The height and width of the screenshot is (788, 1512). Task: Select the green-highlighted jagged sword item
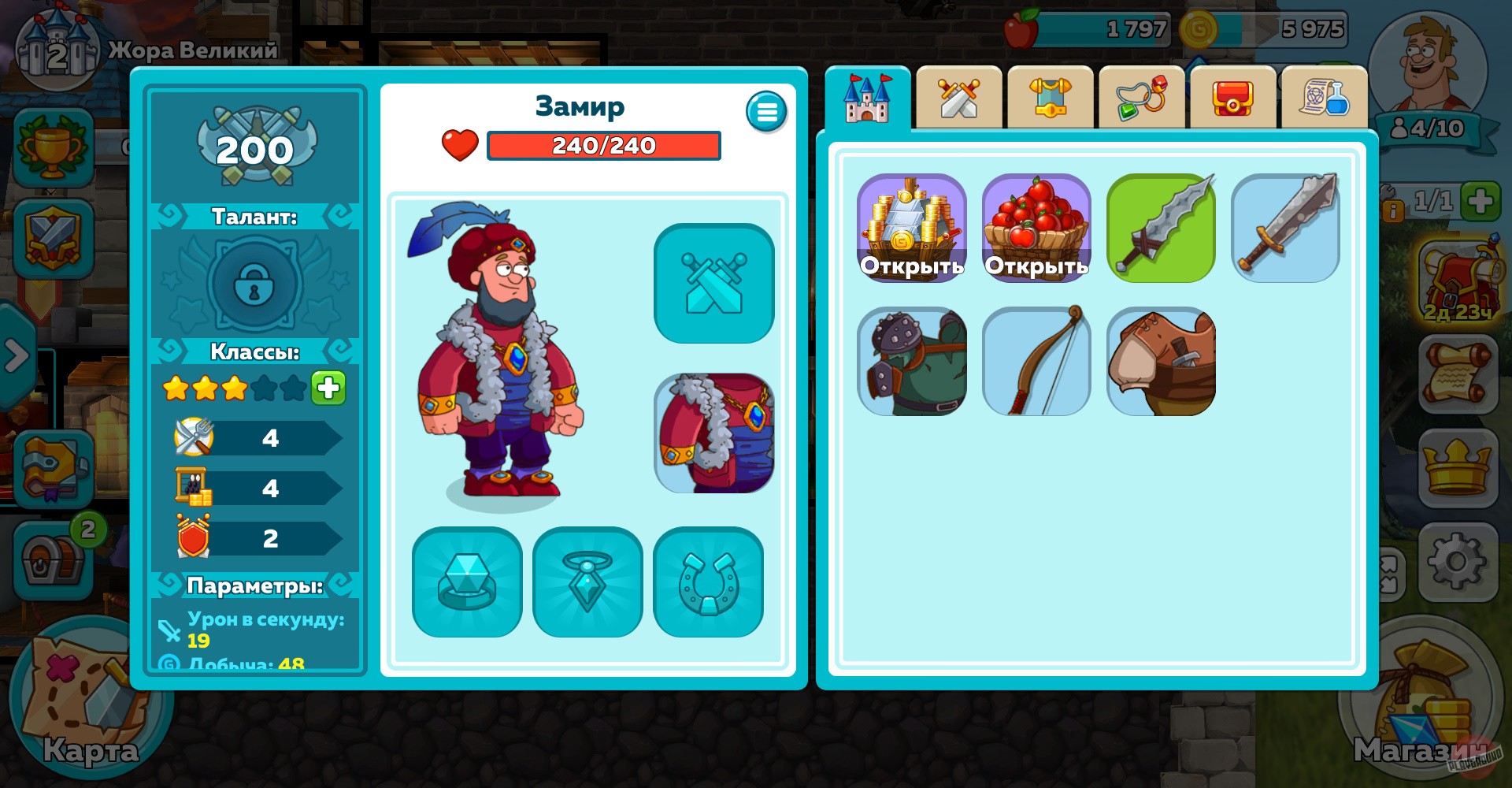(x=1160, y=229)
